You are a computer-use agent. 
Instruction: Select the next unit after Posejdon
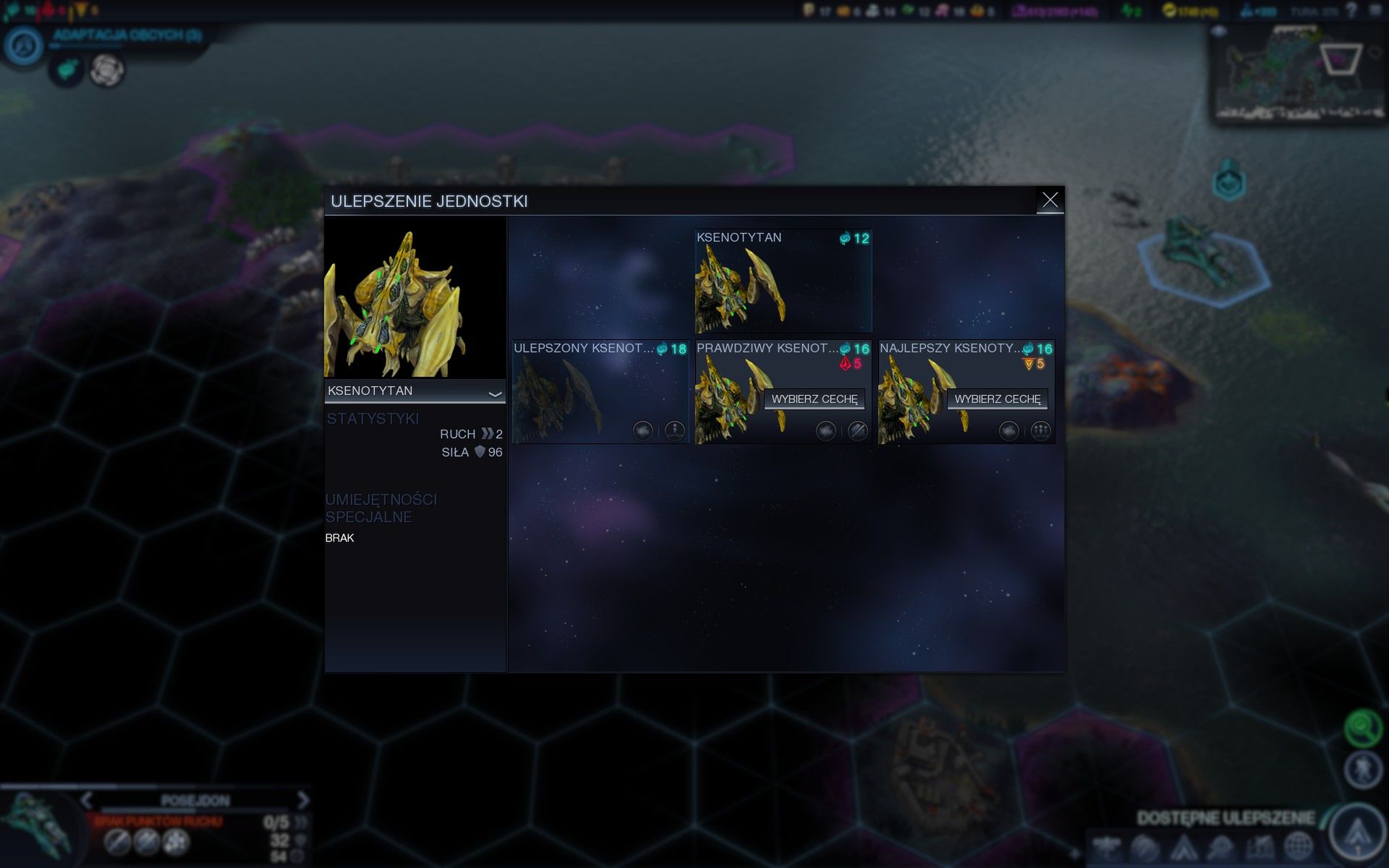(303, 800)
